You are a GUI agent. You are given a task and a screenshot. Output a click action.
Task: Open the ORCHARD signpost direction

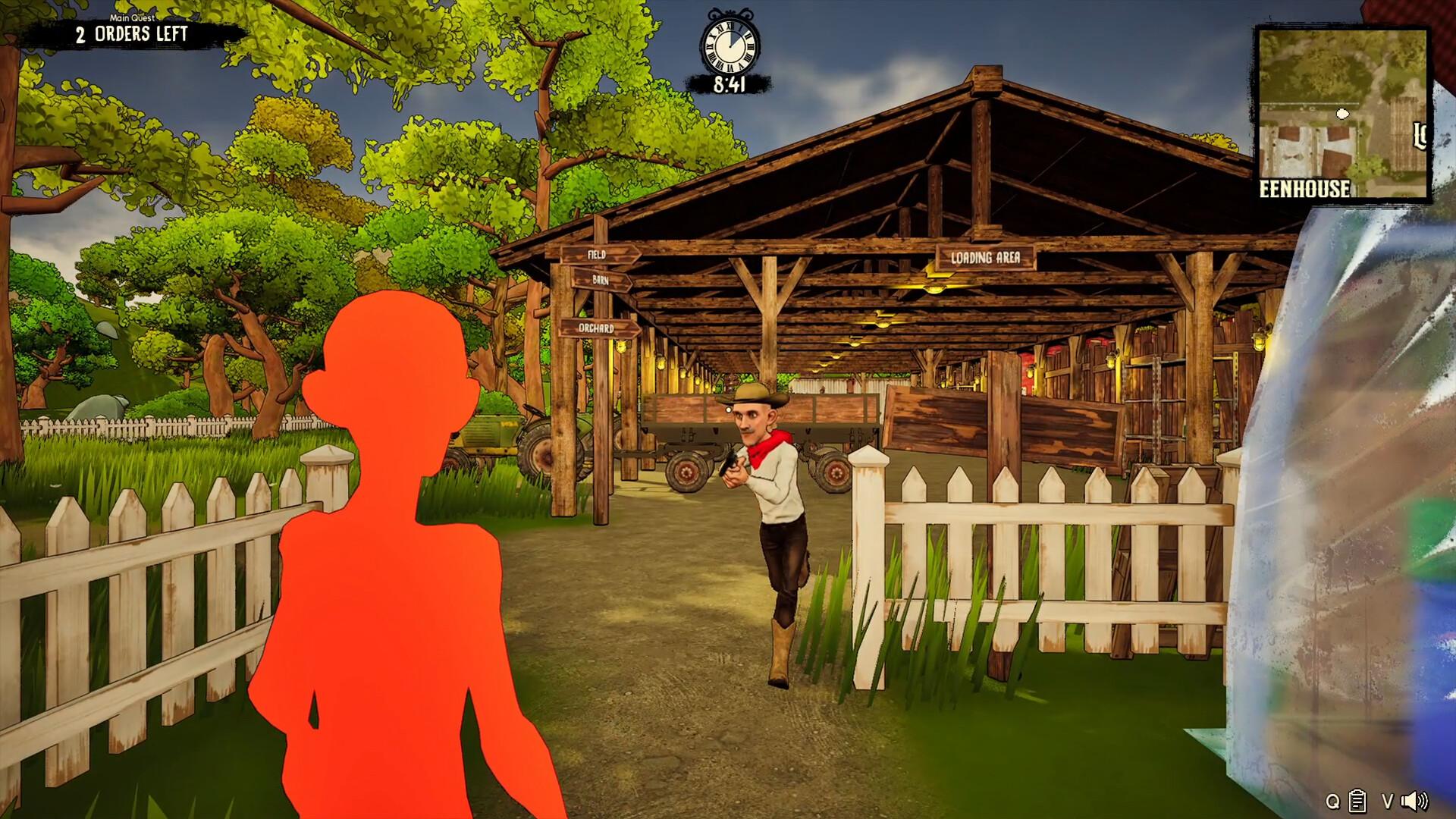click(x=597, y=328)
